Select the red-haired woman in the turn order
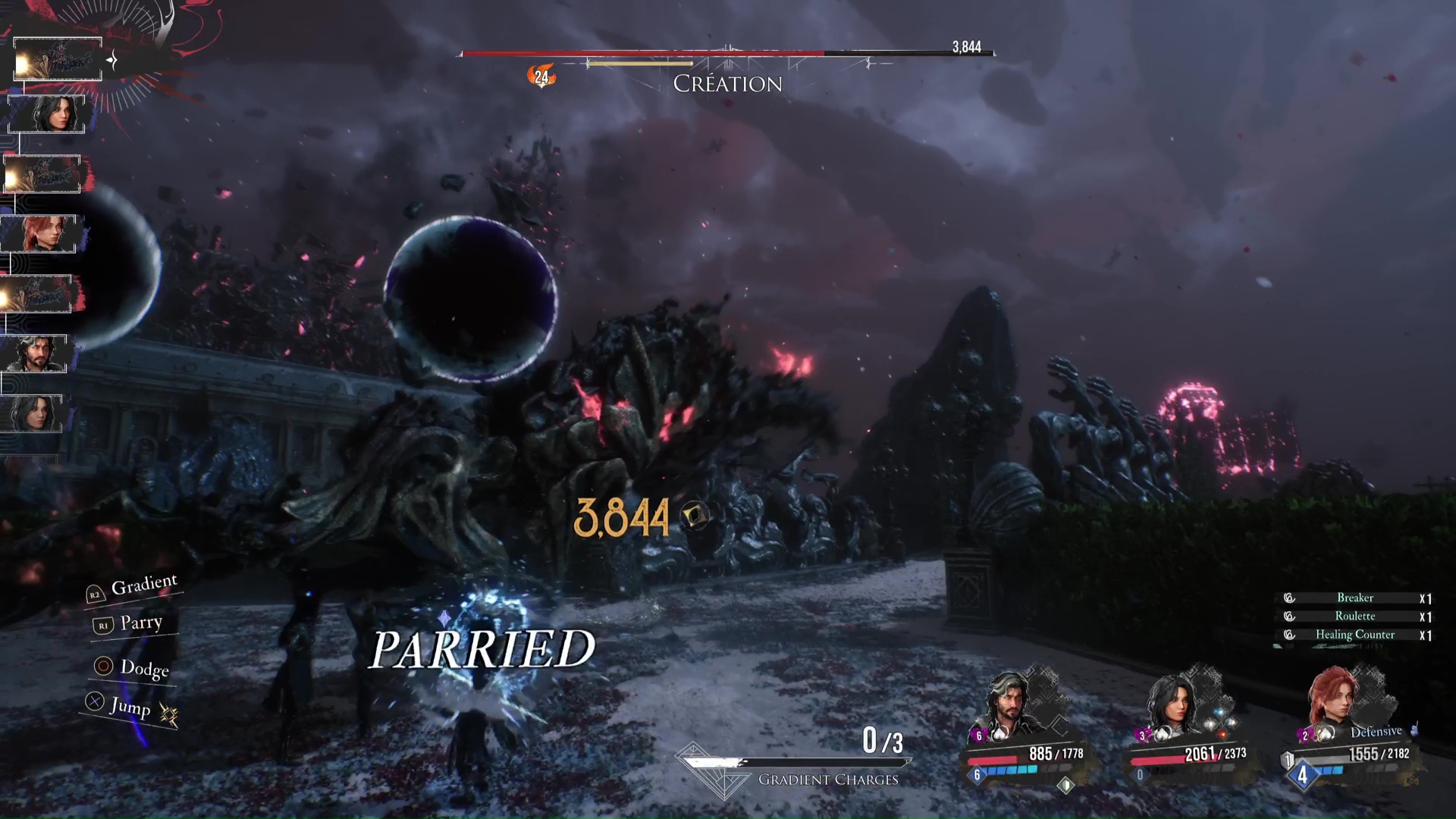 39,234
